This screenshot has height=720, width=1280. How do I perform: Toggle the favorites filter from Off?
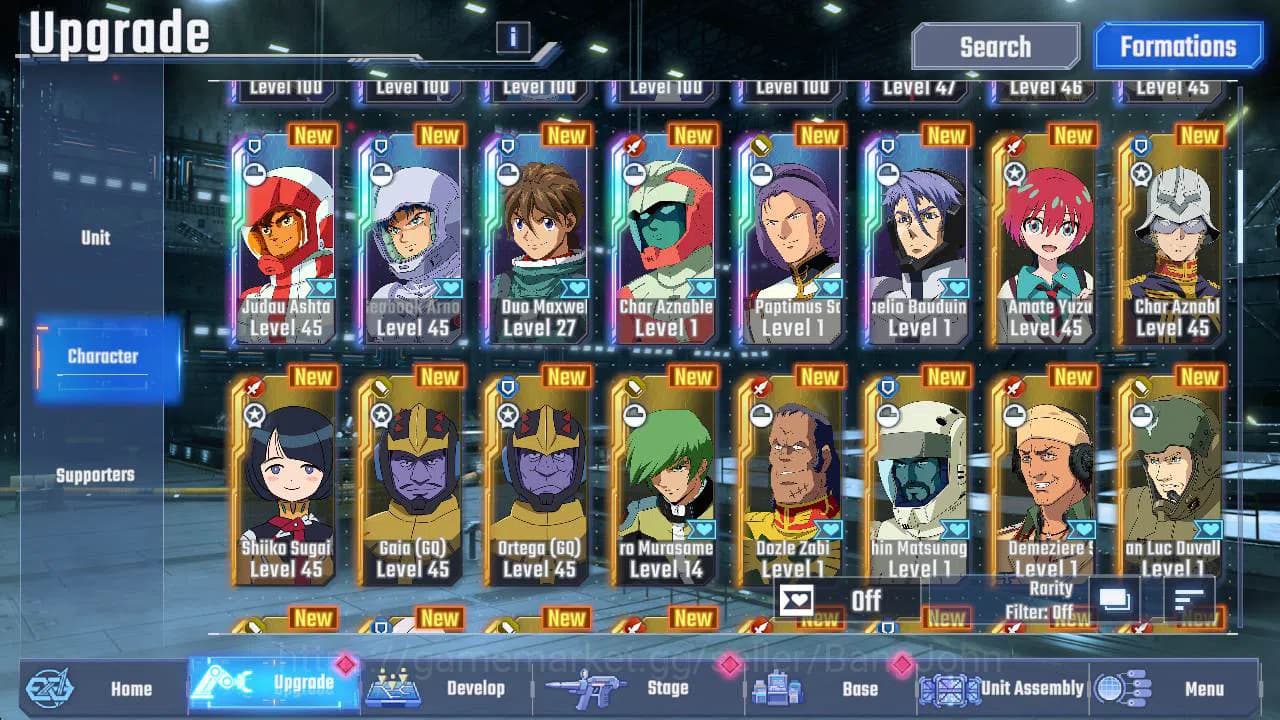(866, 601)
